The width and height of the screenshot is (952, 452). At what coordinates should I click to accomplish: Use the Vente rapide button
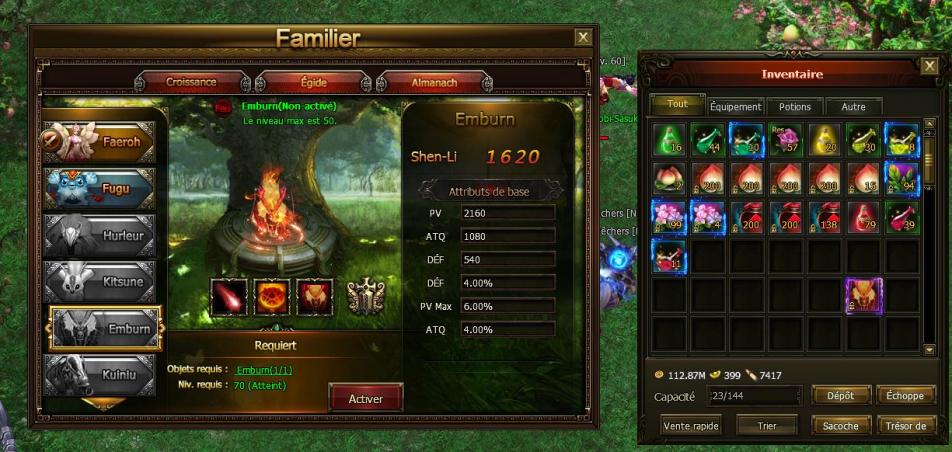(692, 425)
